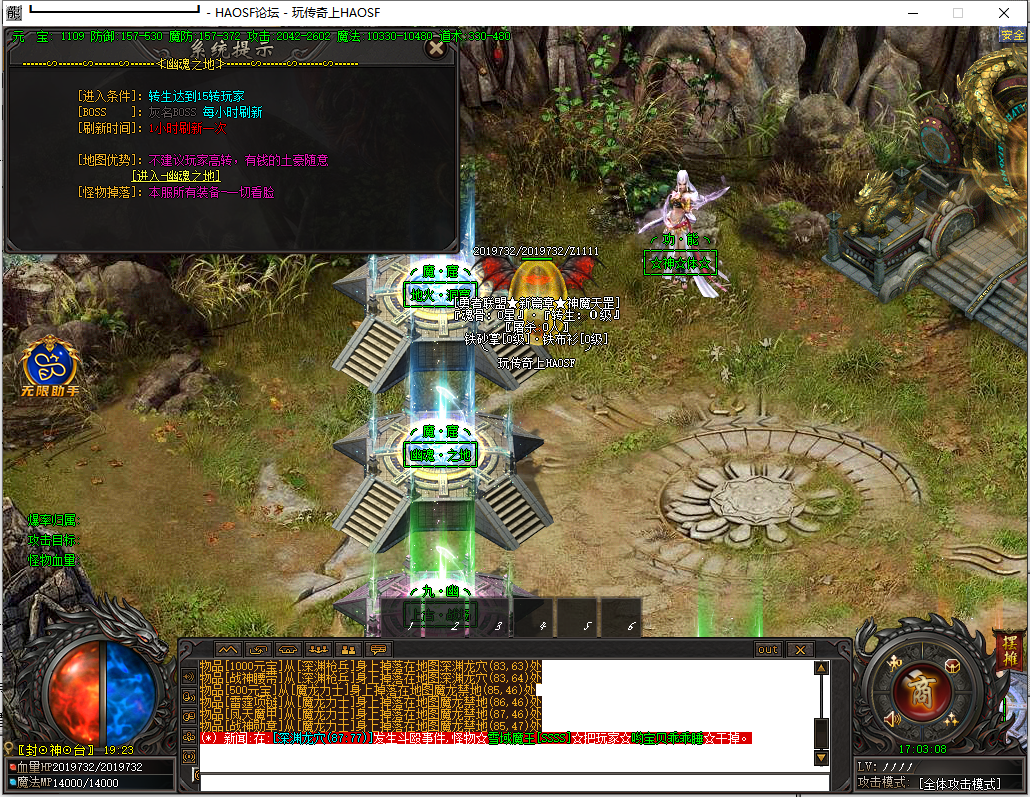Click the 进入-幽魂之地 link

[176, 175]
